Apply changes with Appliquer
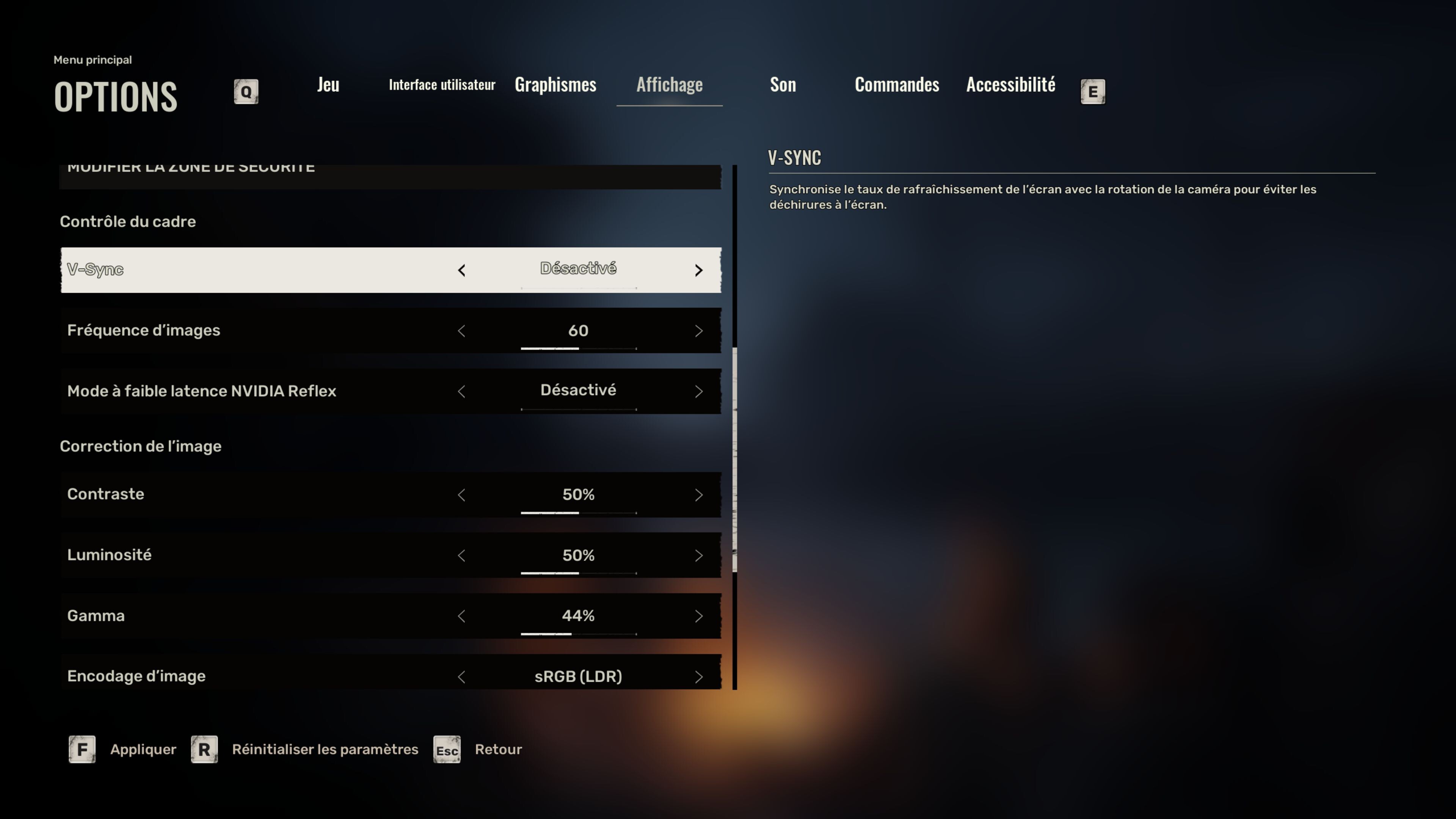1456x819 pixels. [x=143, y=749]
